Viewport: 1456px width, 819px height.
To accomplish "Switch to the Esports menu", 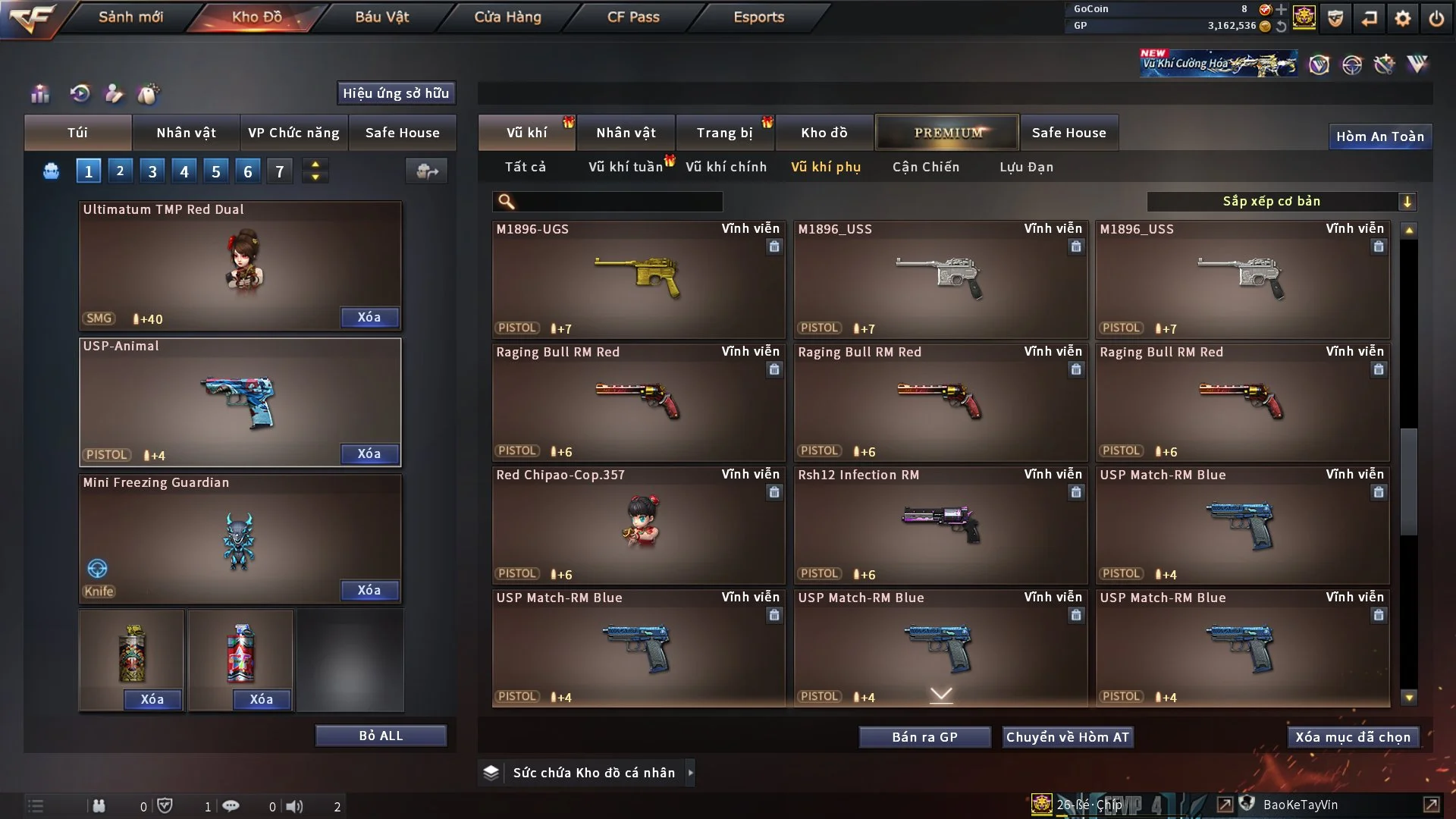I will coord(758,17).
